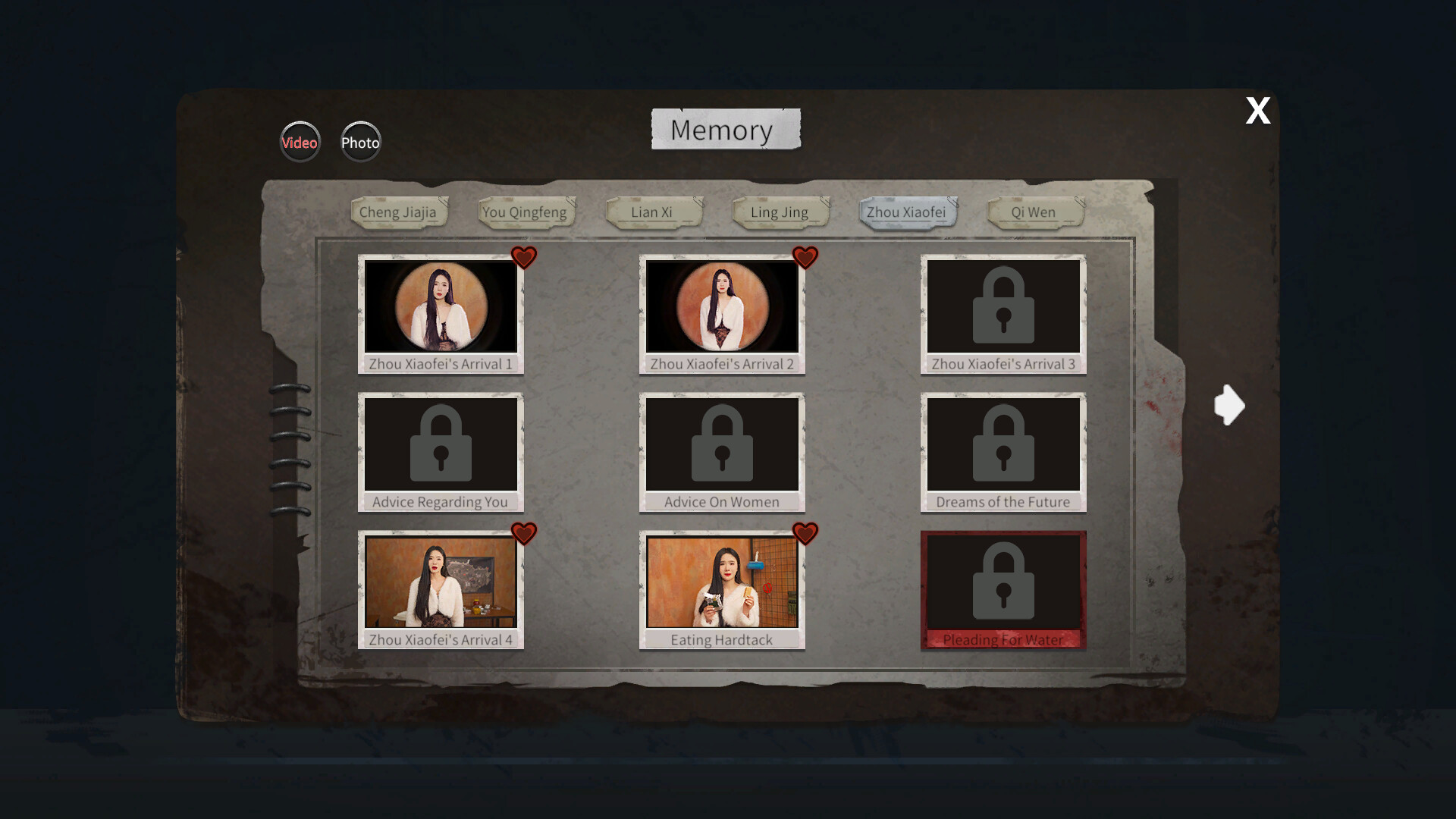Select the locked Advice Regarding You entry
This screenshot has height=819, width=1456.
(x=440, y=444)
